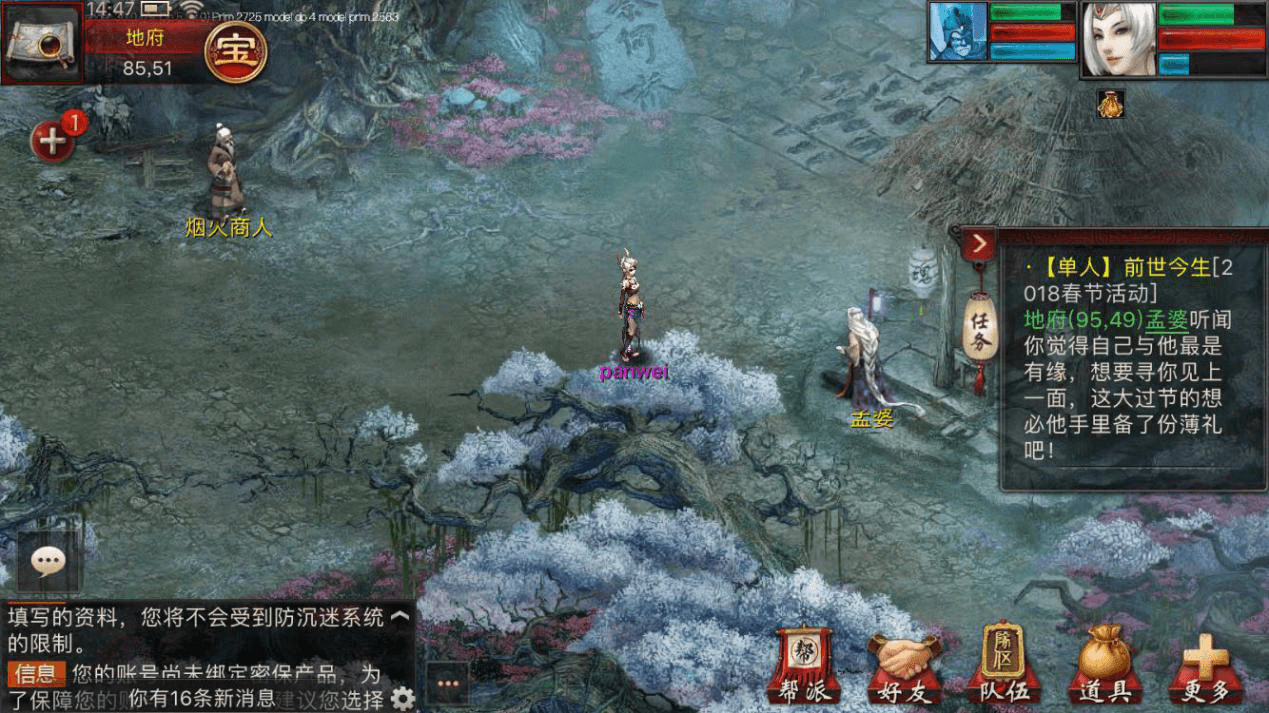The height and width of the screenshot is (713, 1269).
Task: Collapse the quest tracker panel arrow
Action: [x=979, y=244]
